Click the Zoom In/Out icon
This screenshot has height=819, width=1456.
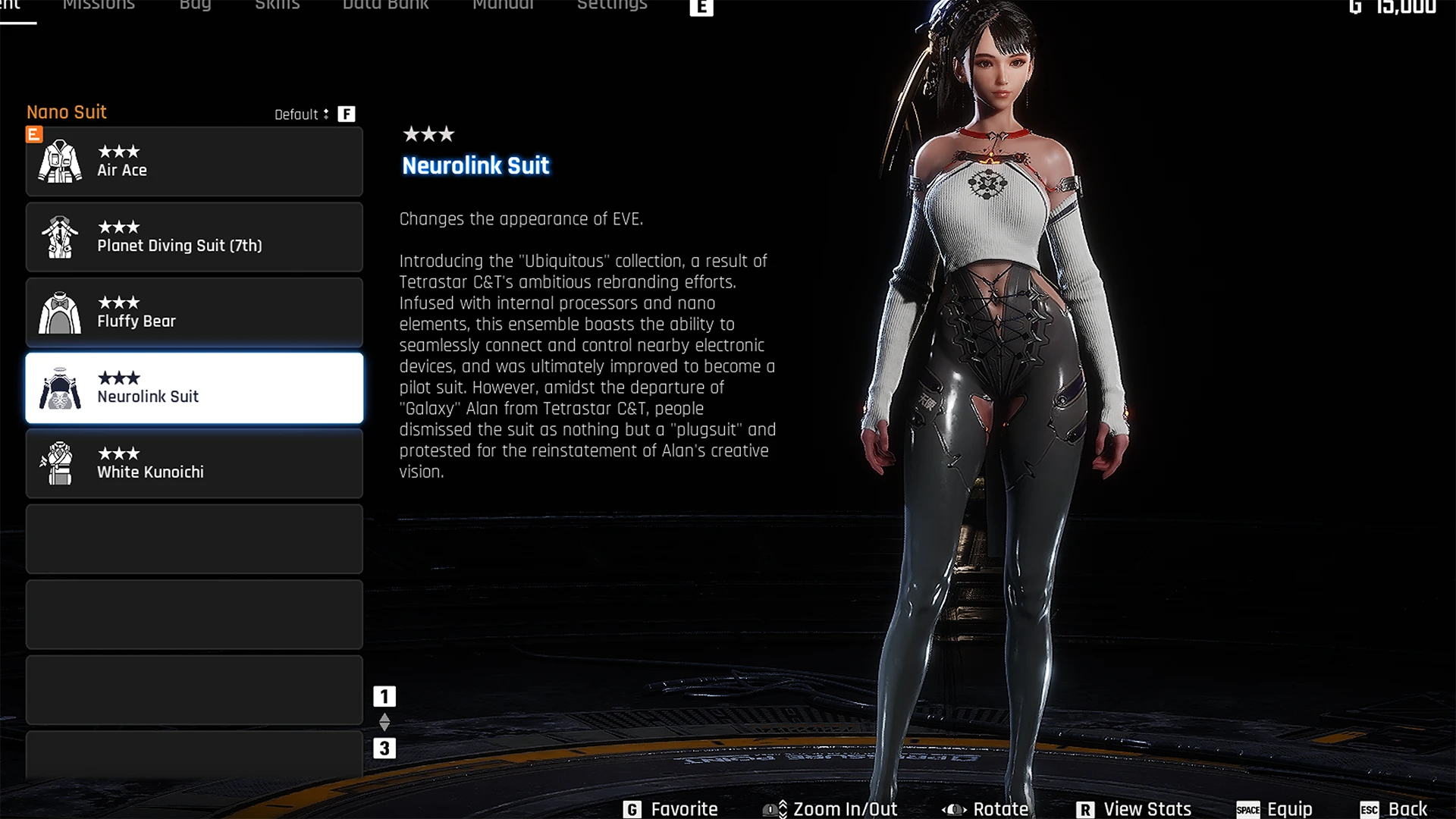pyautogui.click(x=775, y=809)
